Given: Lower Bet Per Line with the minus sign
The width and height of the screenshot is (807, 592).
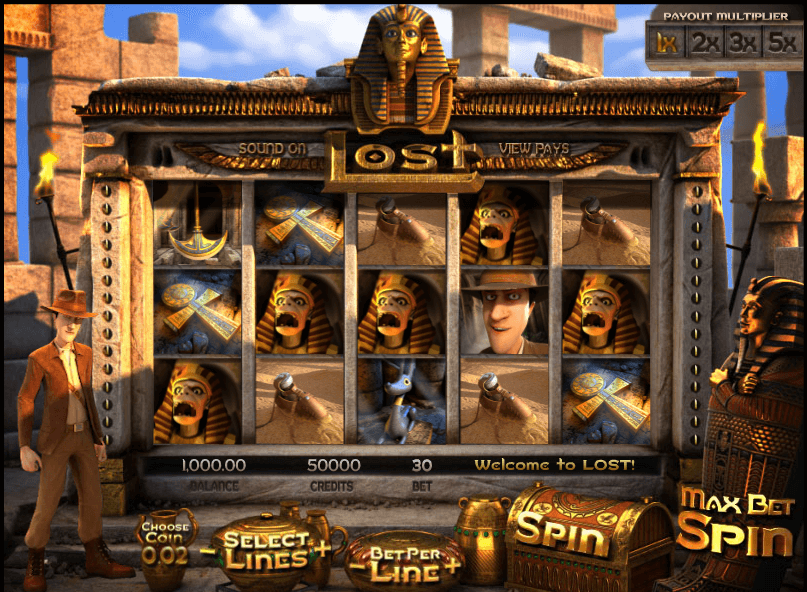Looking at the screenshot, I should click(354, 564).
